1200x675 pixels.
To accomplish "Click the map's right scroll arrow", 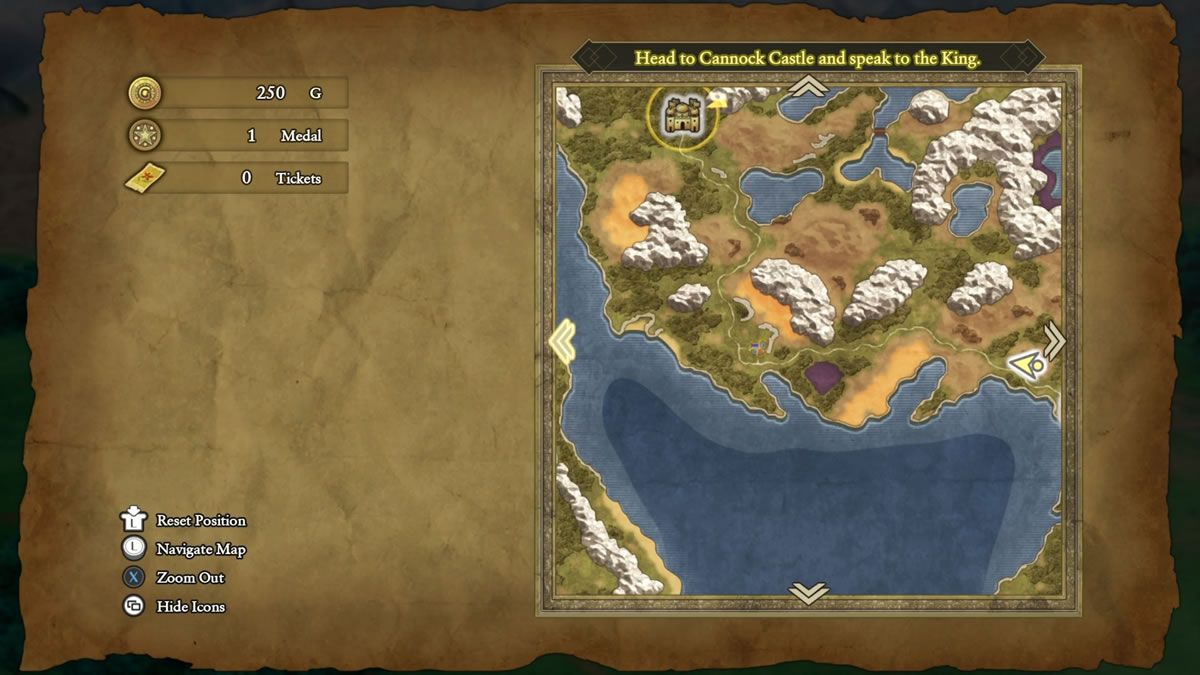I will click(x=1054, y=339).
